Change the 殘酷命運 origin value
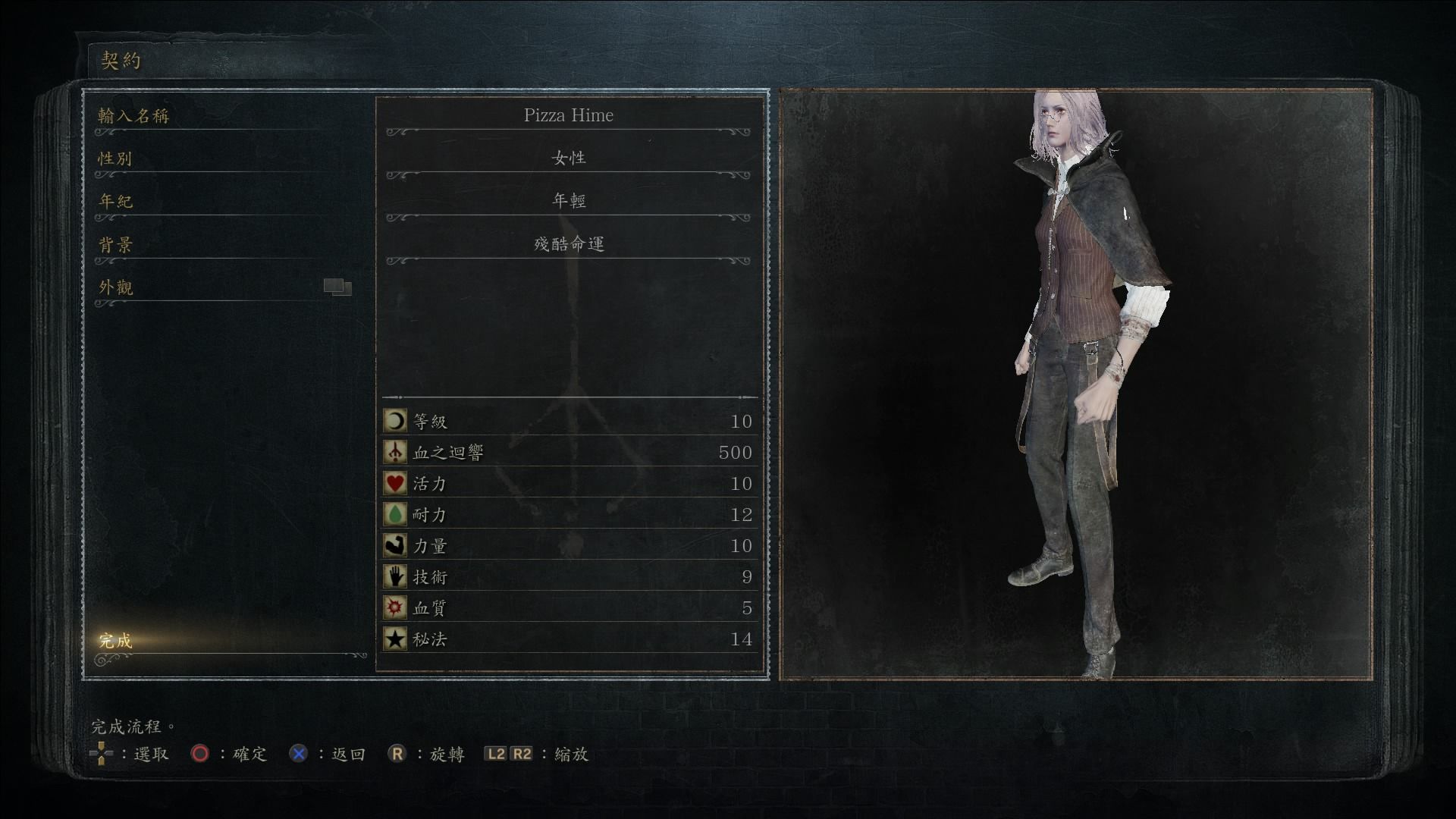 [568, 244]
